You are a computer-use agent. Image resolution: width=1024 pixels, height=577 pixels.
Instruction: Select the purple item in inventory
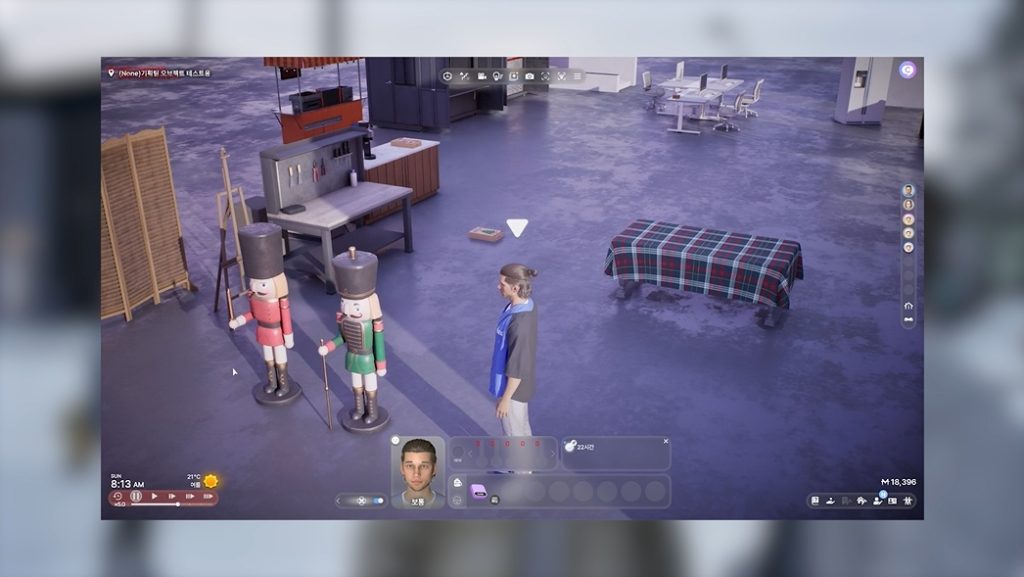(478, 491)
